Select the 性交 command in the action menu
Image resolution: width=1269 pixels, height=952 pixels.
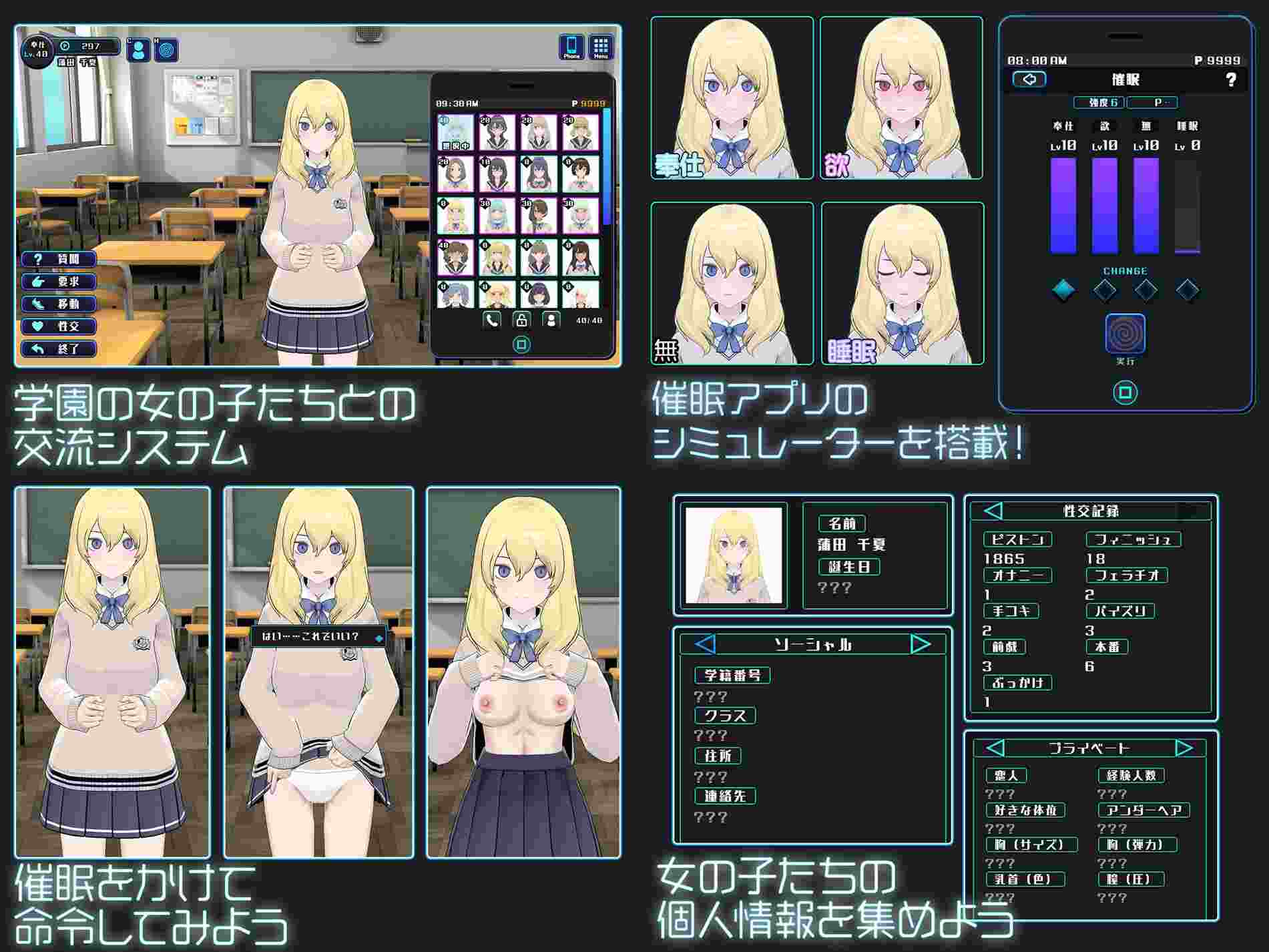point(59,326)
